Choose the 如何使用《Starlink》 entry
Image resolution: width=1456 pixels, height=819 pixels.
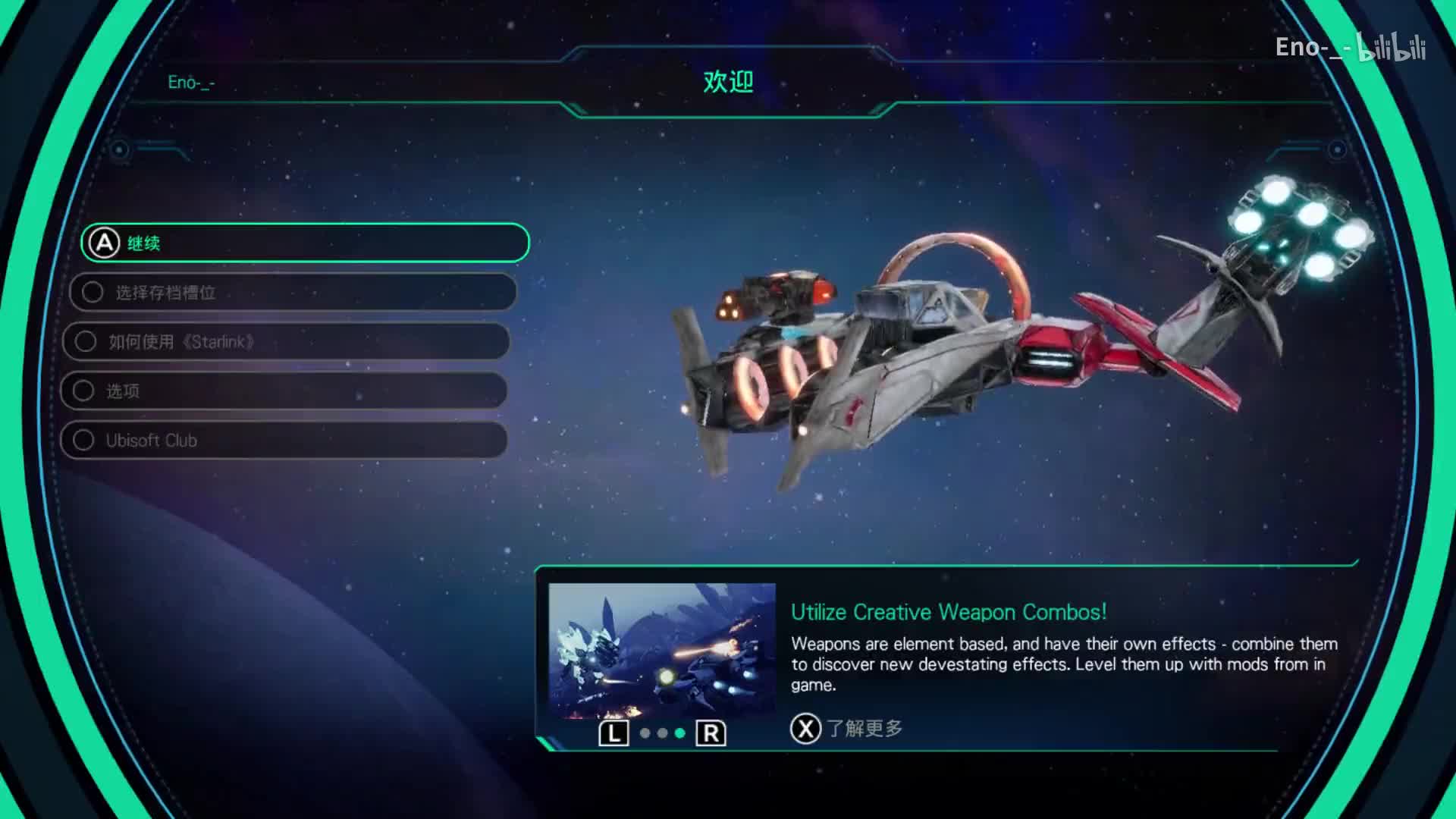pyautogui.click(x=287, y=341)
